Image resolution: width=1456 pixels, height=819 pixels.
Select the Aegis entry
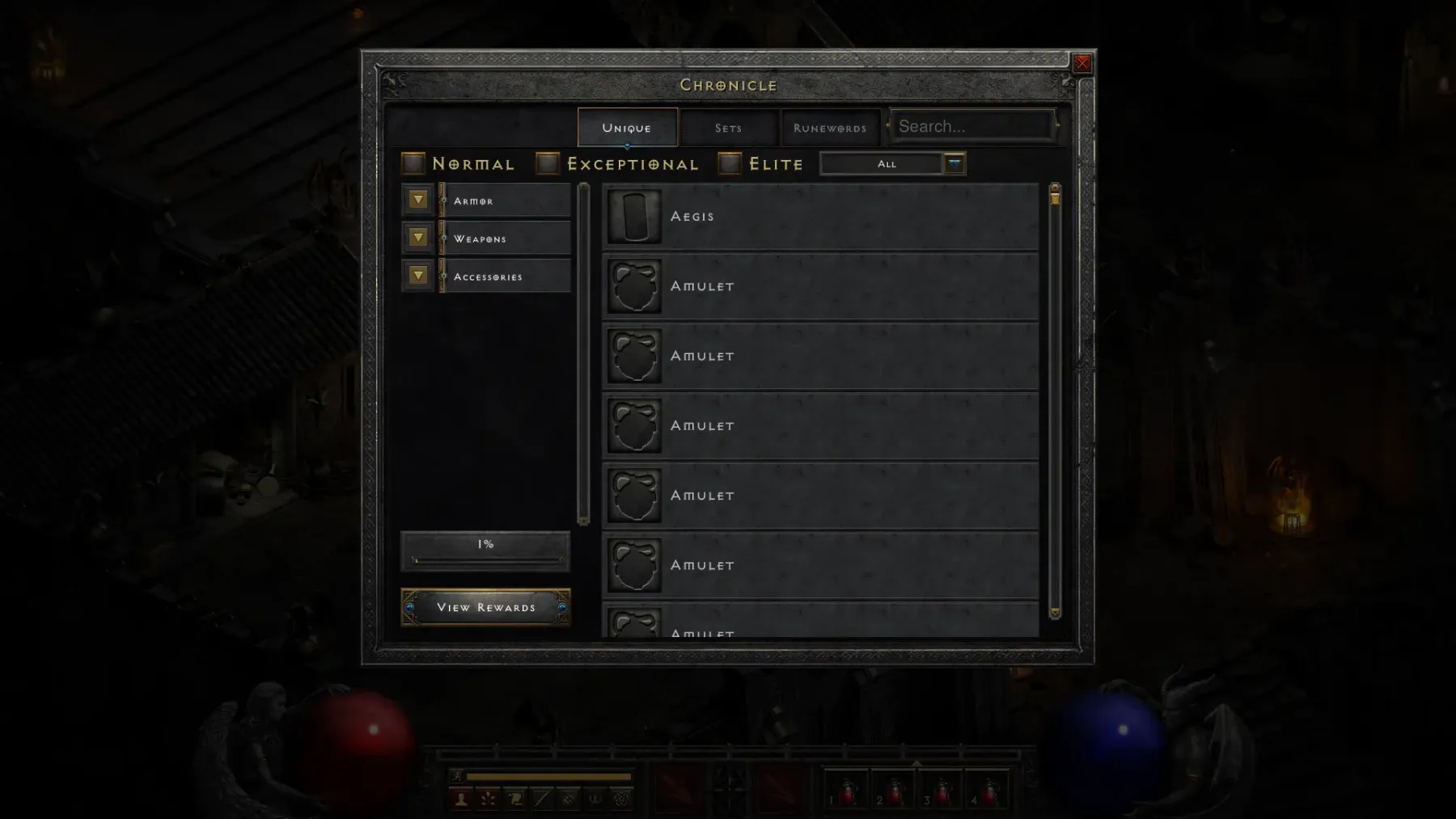[820, 217]
